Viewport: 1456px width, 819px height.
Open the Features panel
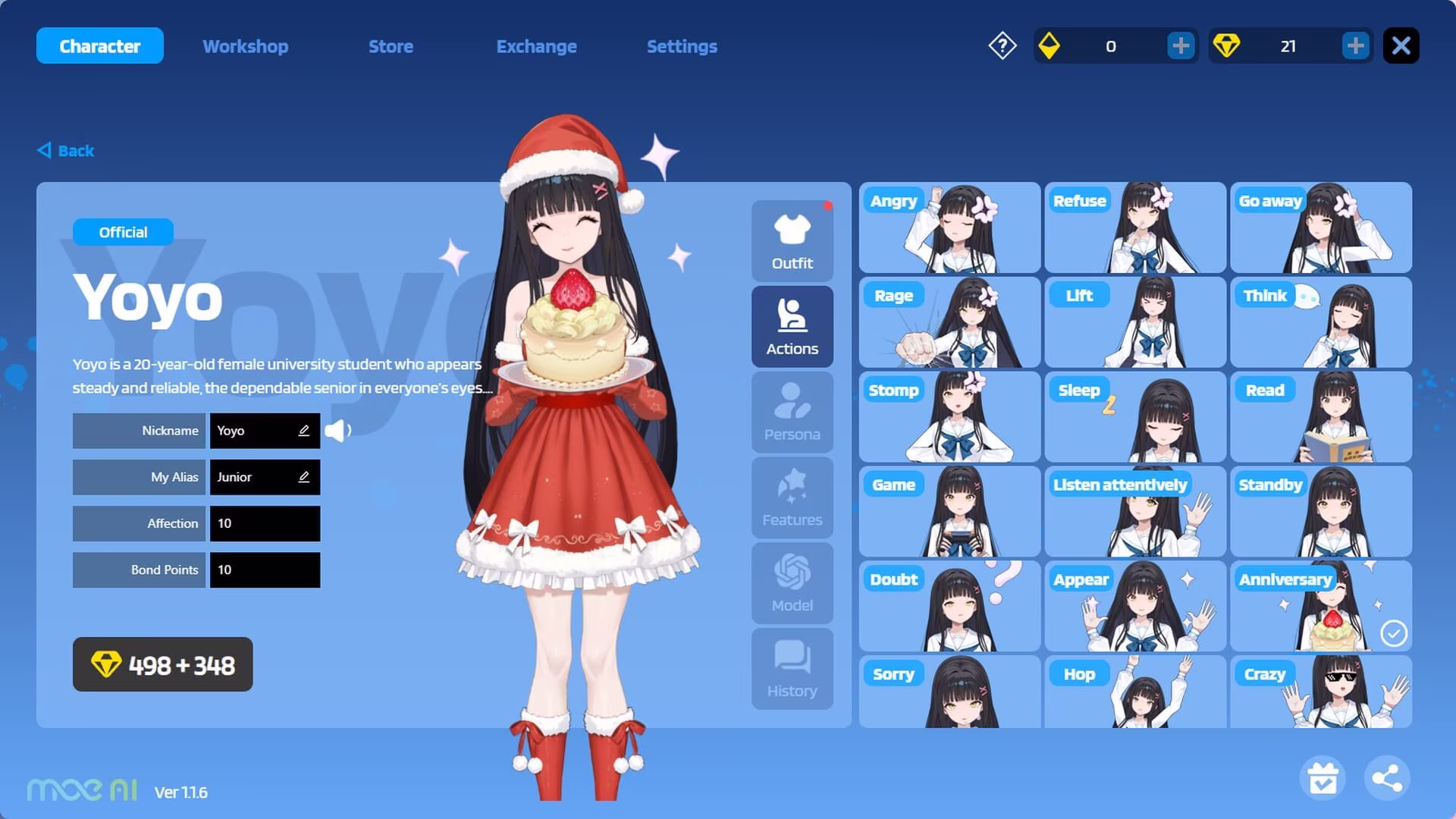[792, 497]
